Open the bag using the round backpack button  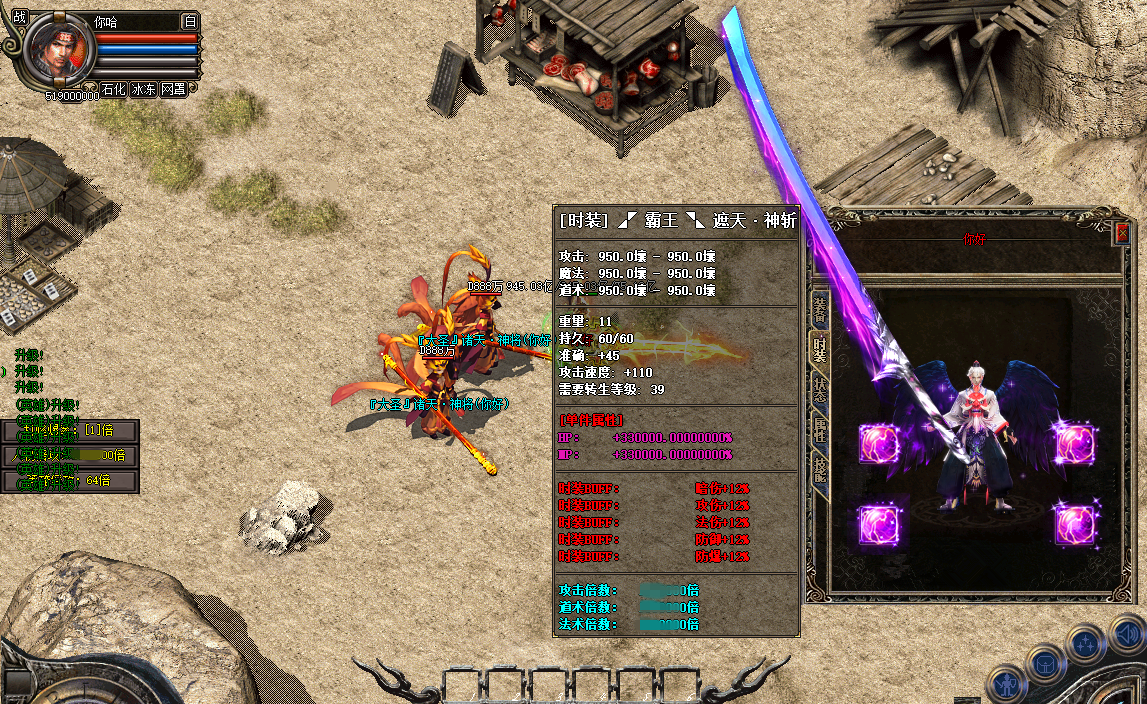pos(1046,663)
